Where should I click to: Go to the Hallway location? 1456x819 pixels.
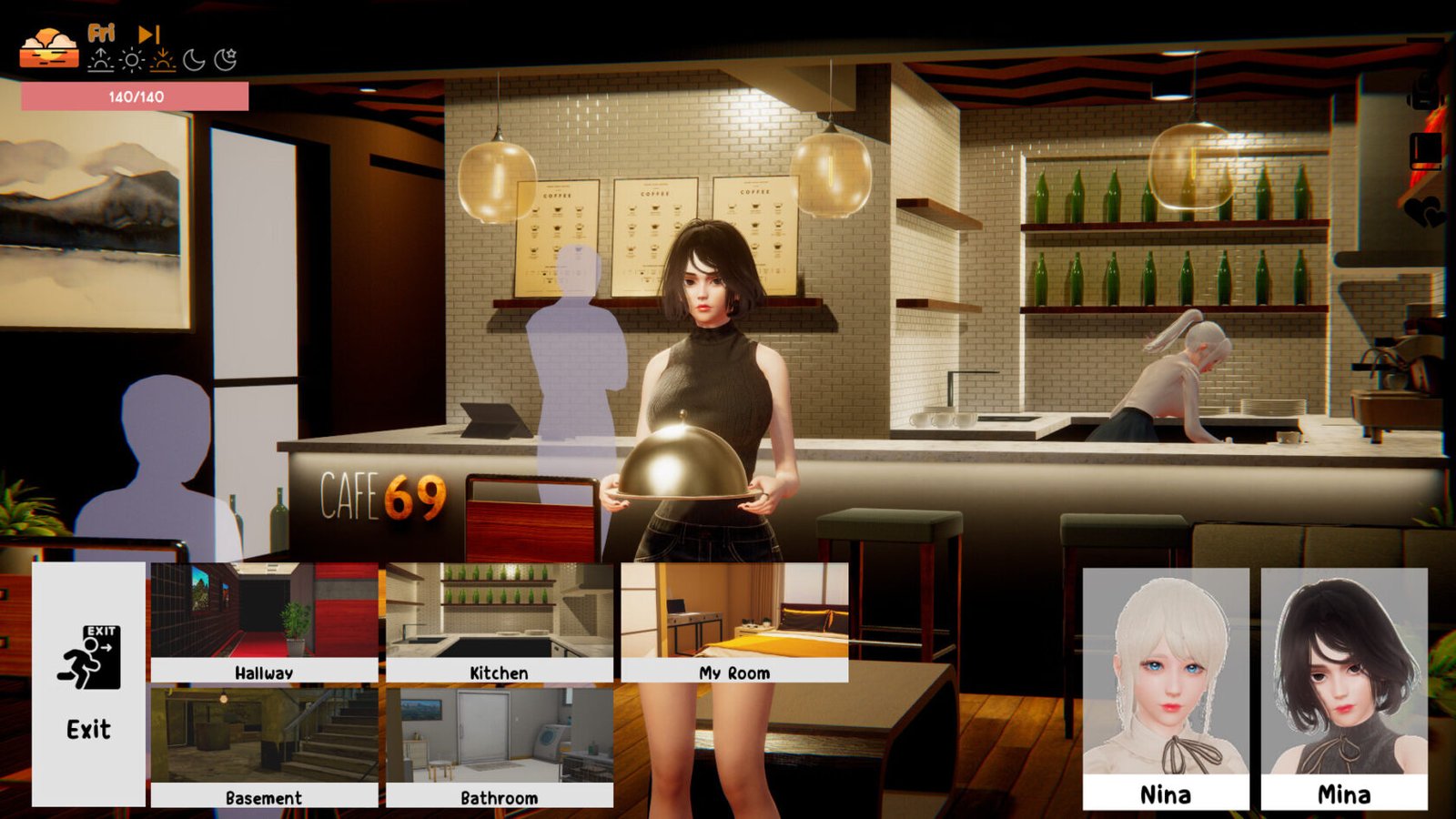click(264, 622)
